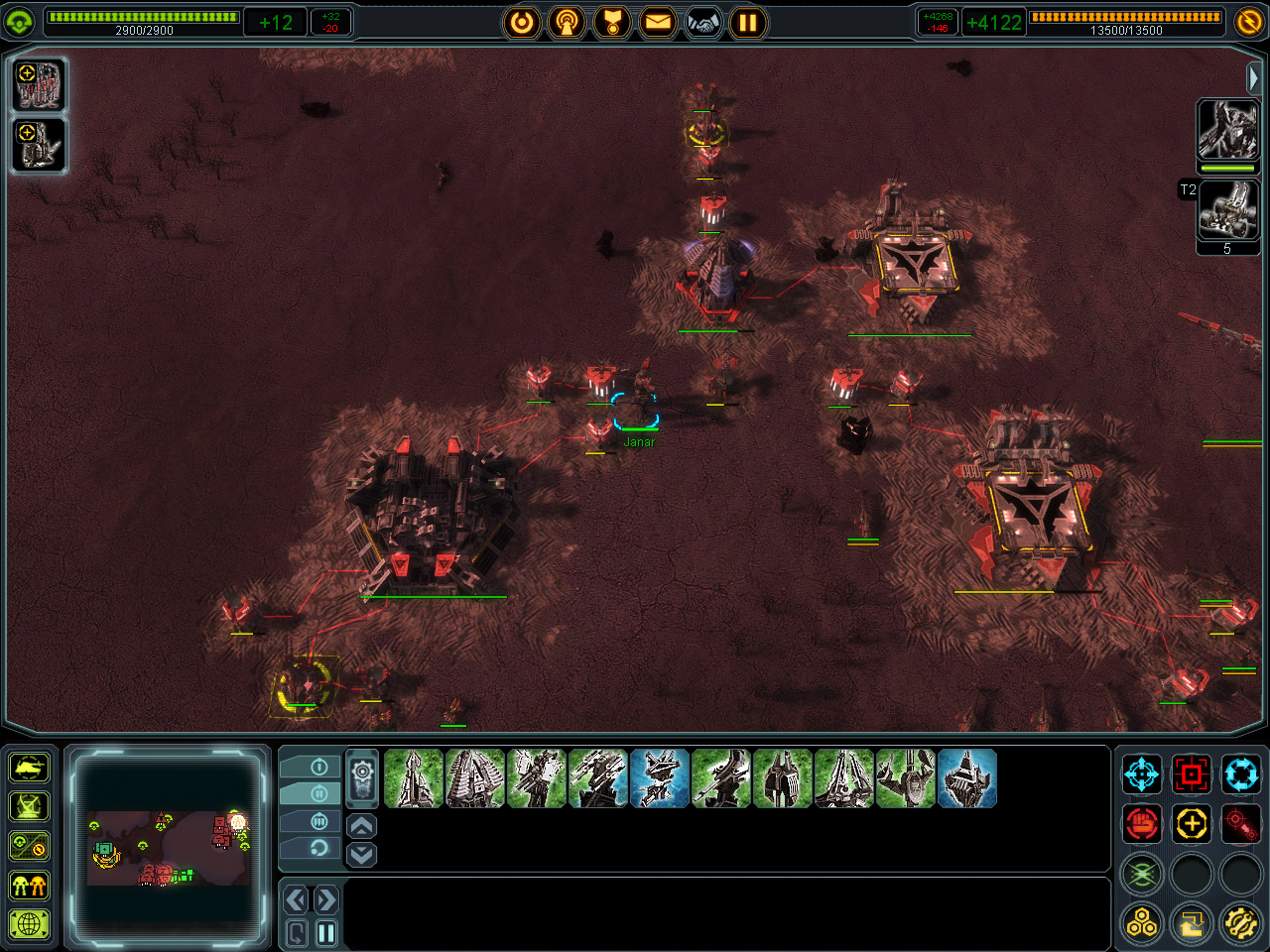Switch to Tech 3 build tab

318,821
